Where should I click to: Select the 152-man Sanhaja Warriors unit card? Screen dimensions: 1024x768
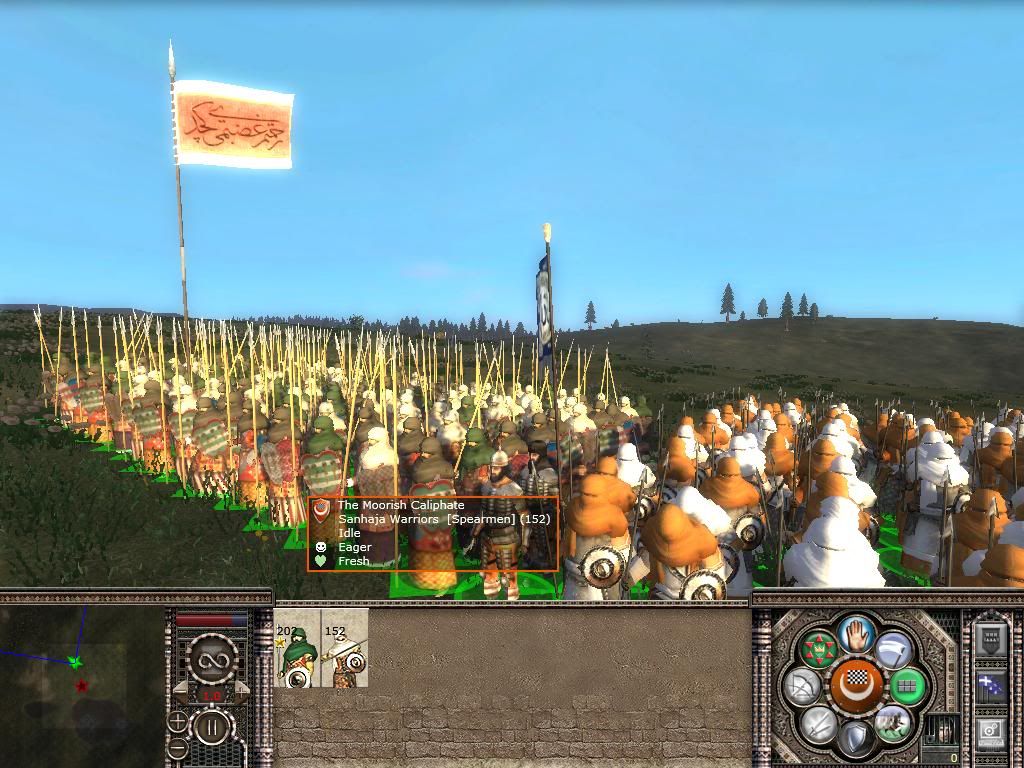[345, 648]
